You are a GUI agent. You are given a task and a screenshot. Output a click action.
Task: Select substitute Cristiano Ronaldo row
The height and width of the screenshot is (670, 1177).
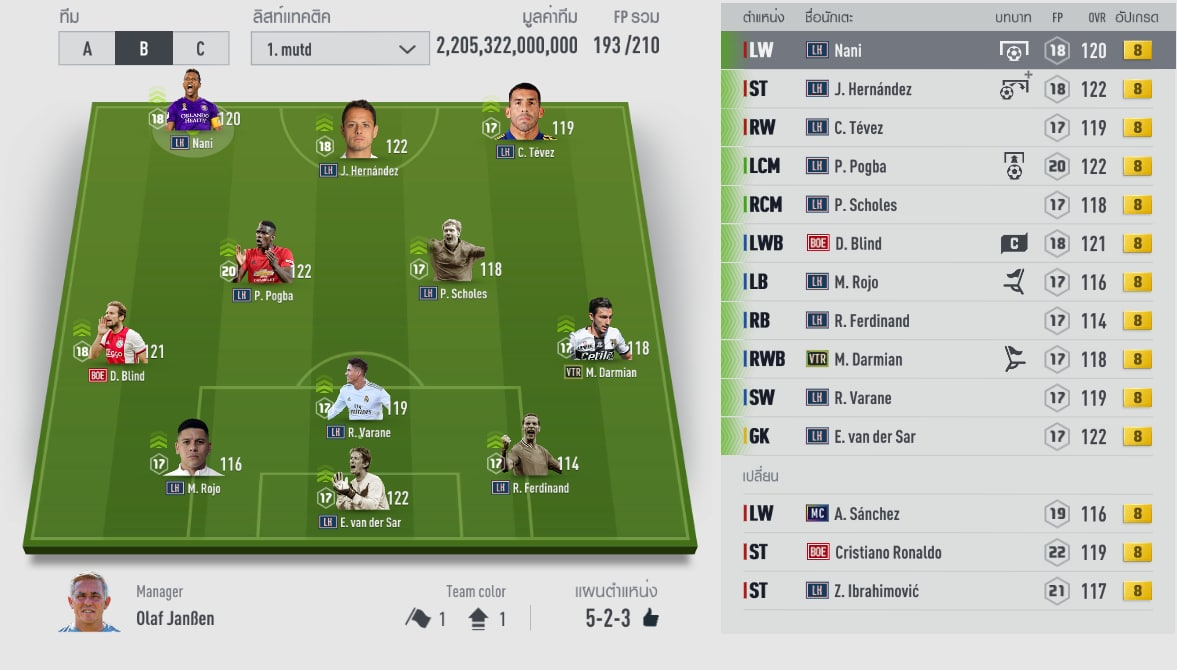click(x=946, y=552)
